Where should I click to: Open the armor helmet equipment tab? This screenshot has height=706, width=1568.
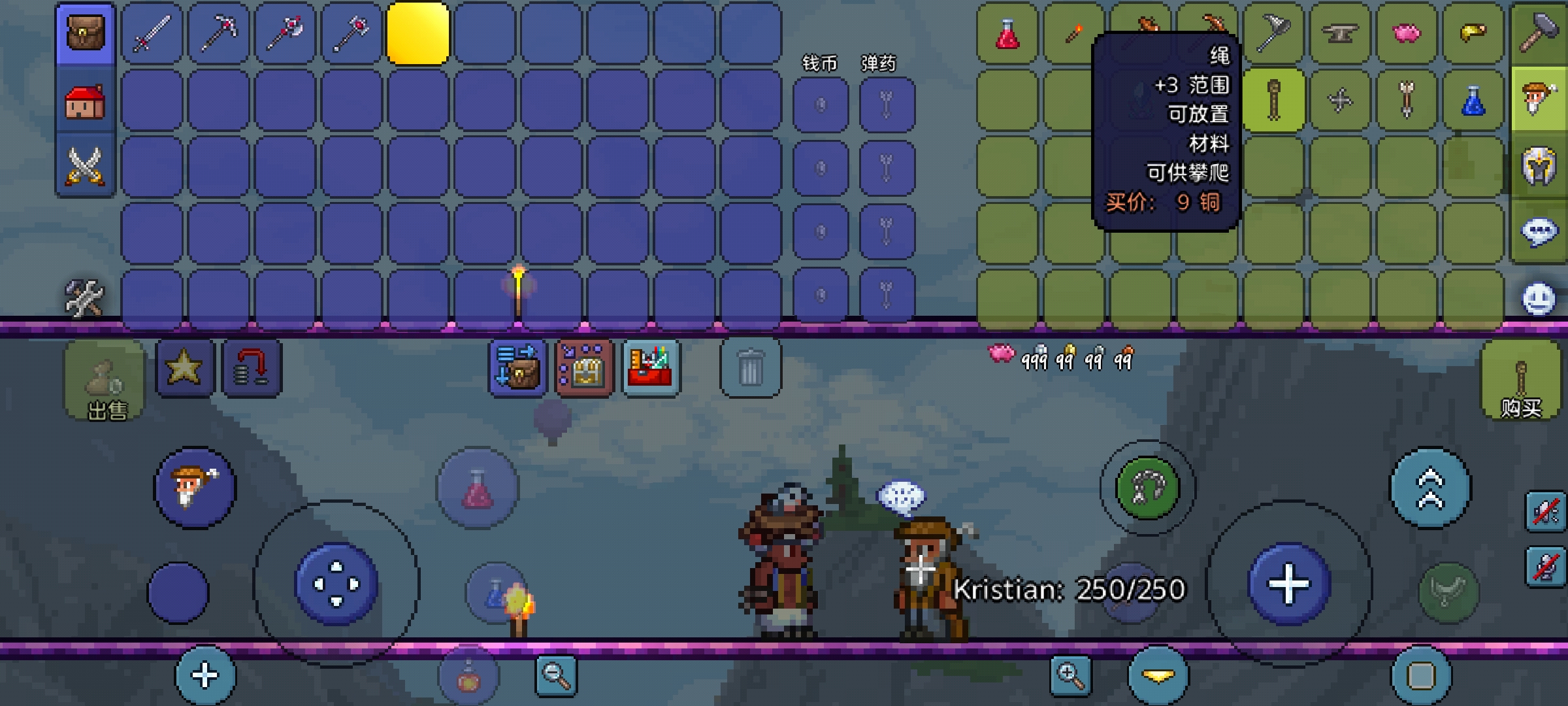point(1539,165)
